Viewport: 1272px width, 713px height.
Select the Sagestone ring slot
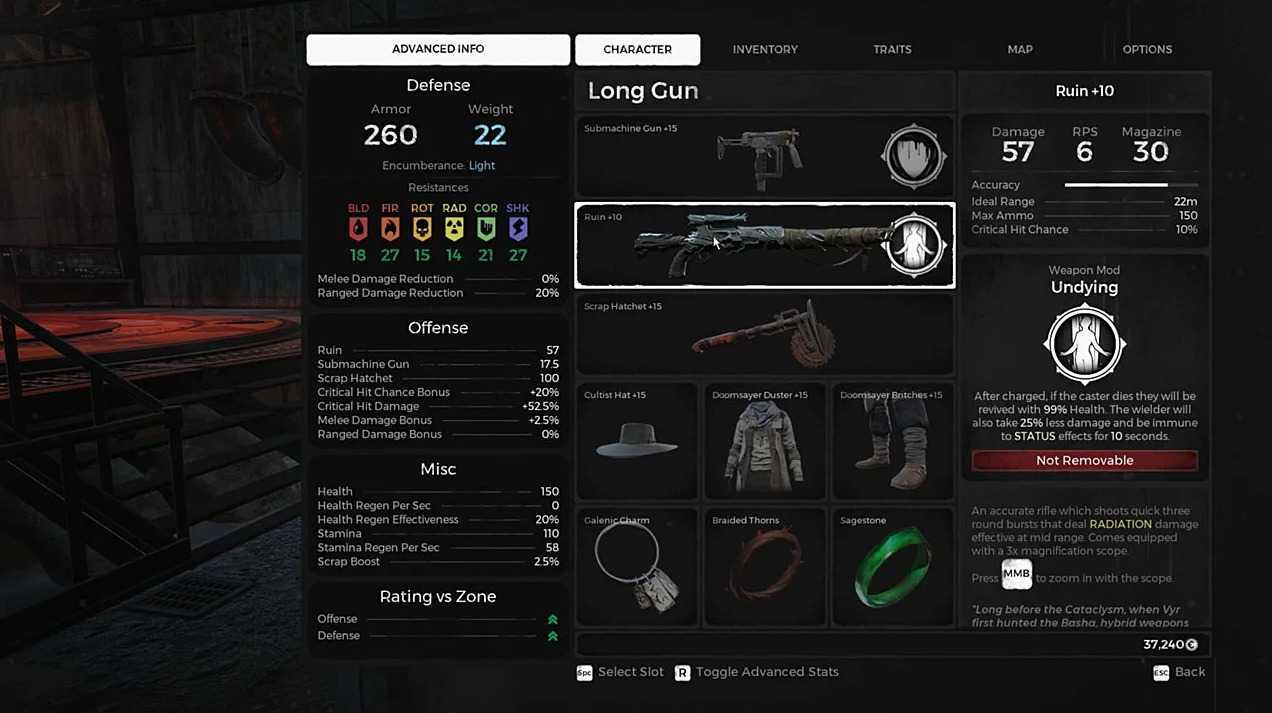click(892, 566)
